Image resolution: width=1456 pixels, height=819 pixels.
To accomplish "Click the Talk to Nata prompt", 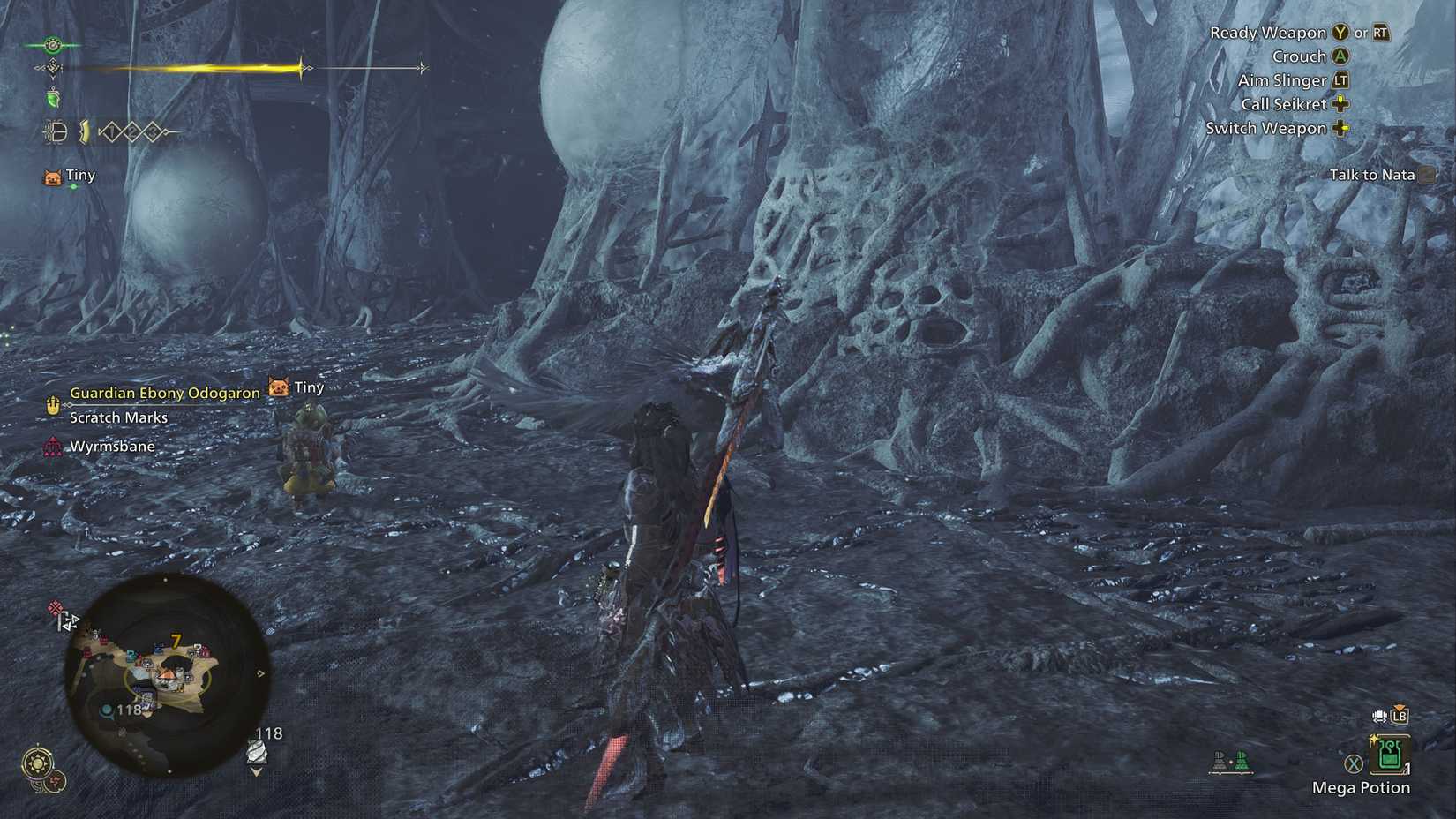I will point(1373,174).
